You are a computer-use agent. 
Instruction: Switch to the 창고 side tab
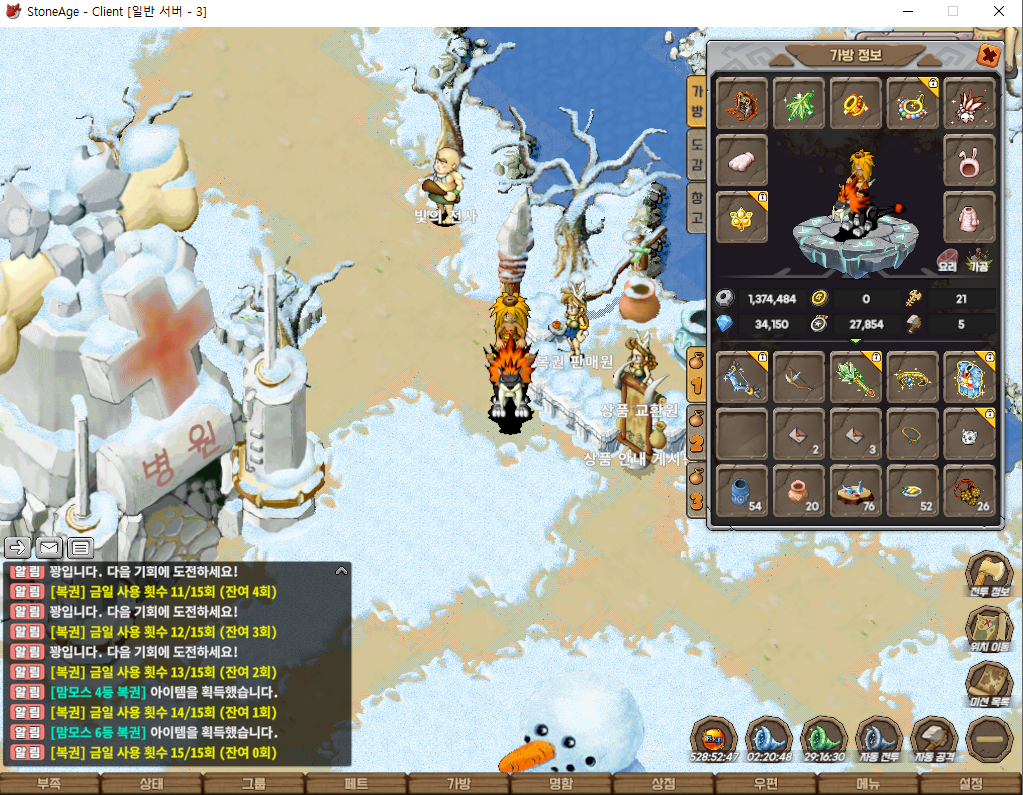coord(697,208)
